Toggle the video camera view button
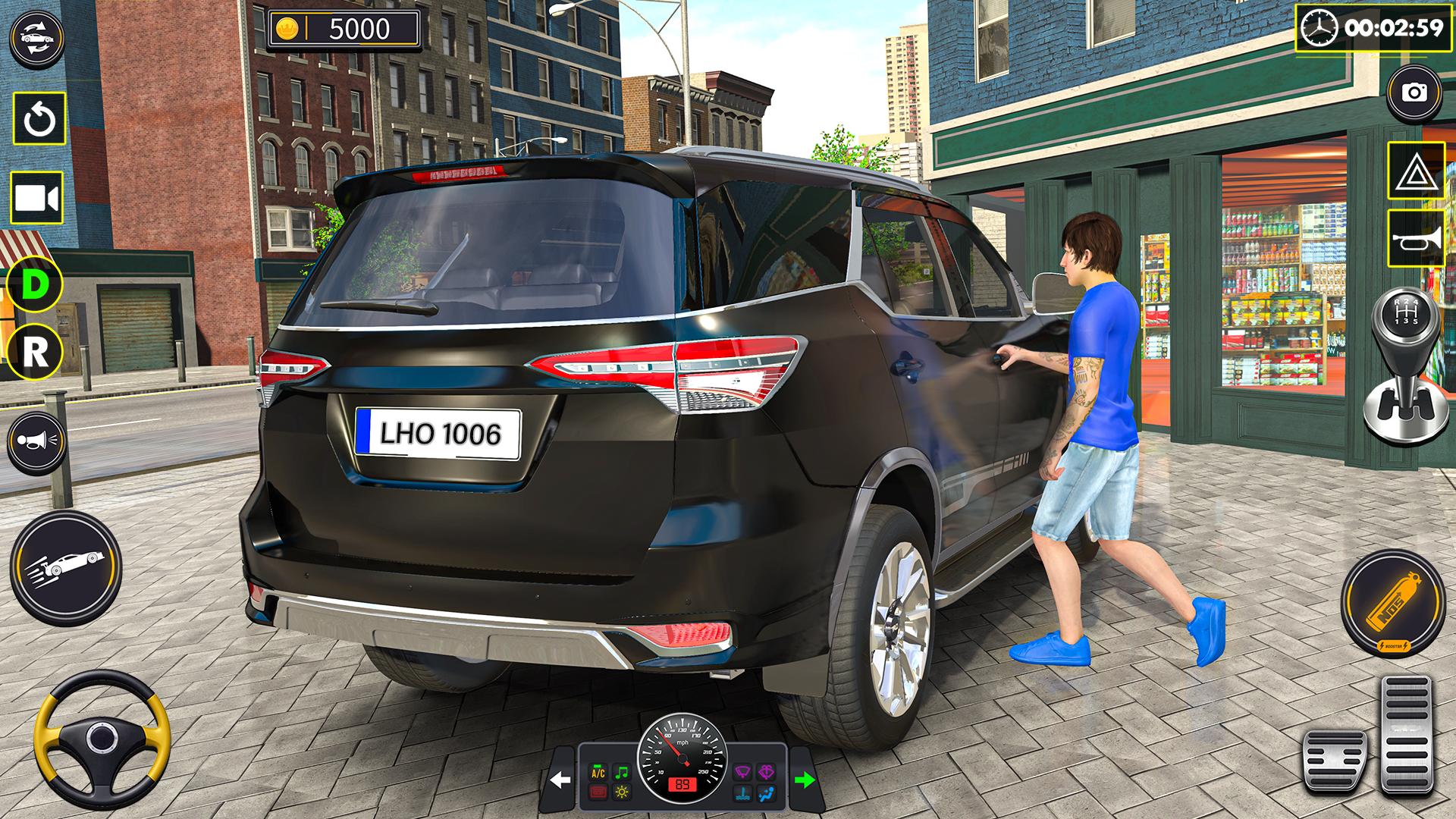 [x=36, y=199]
